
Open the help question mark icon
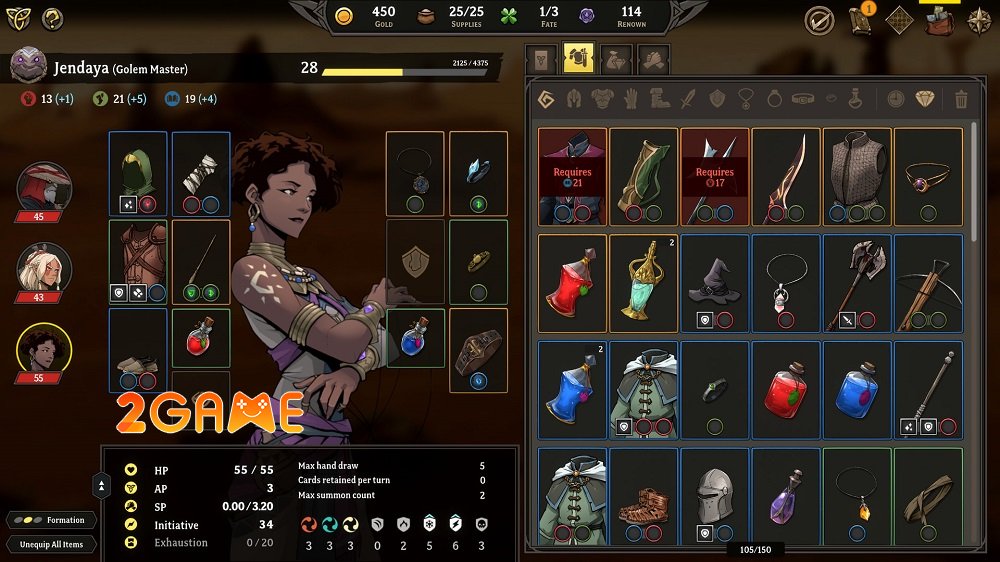[52, 18]
